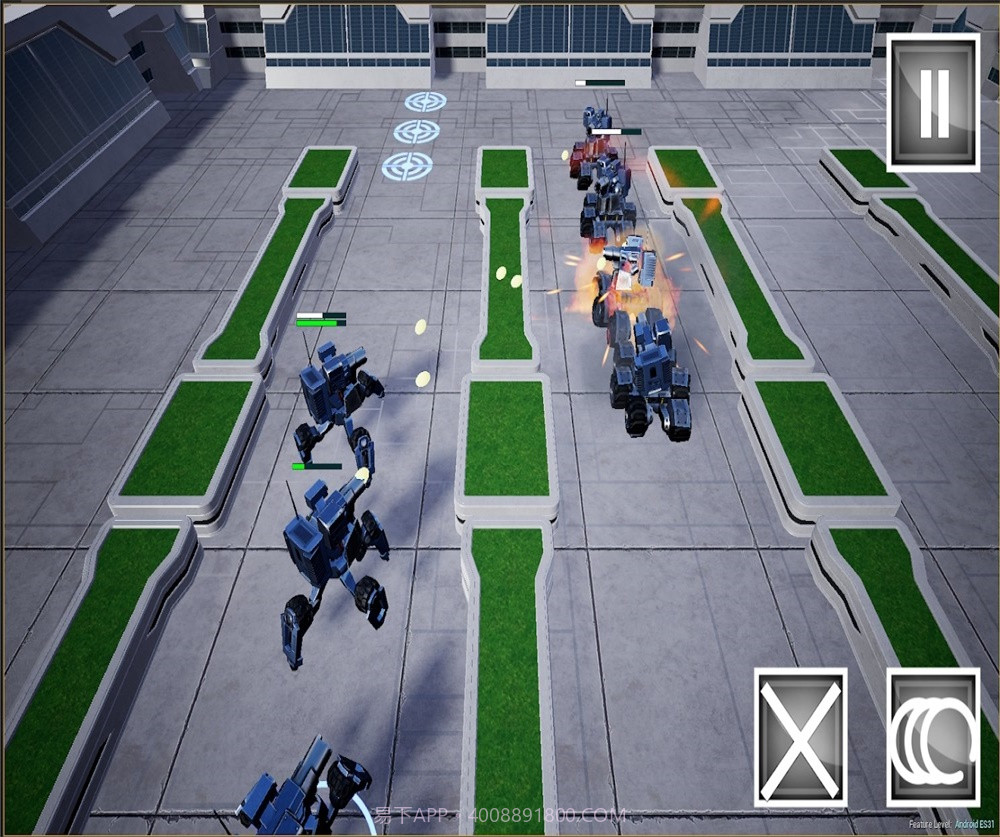
Task: Activate the concentric rings ability button
Action: [x=934, y=737]
